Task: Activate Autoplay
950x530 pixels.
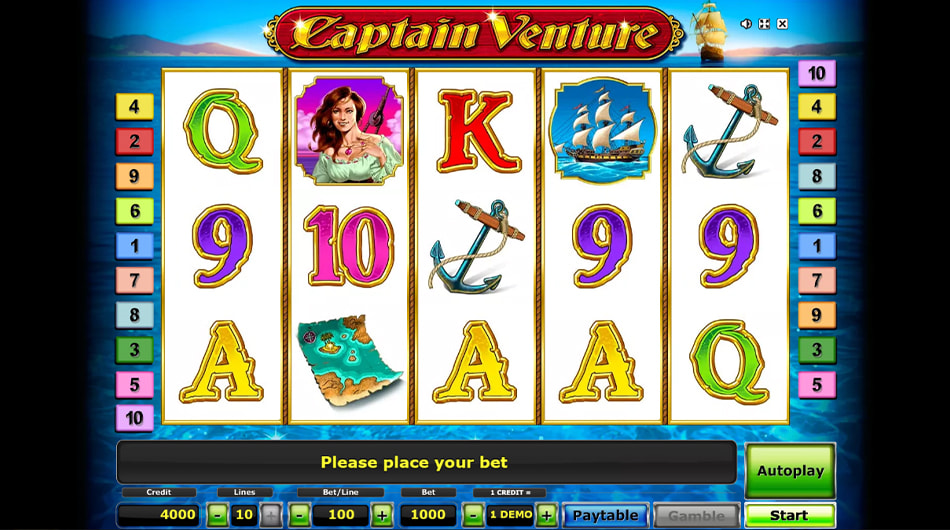Action: [789, 470]
